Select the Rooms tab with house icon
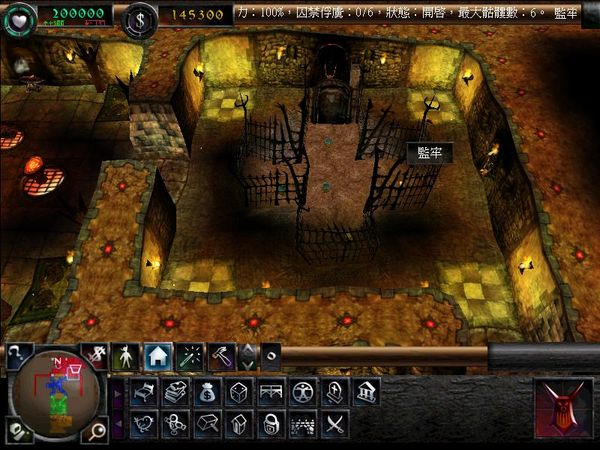The height and width of the screenshot is (450, 600). [157, 355]
